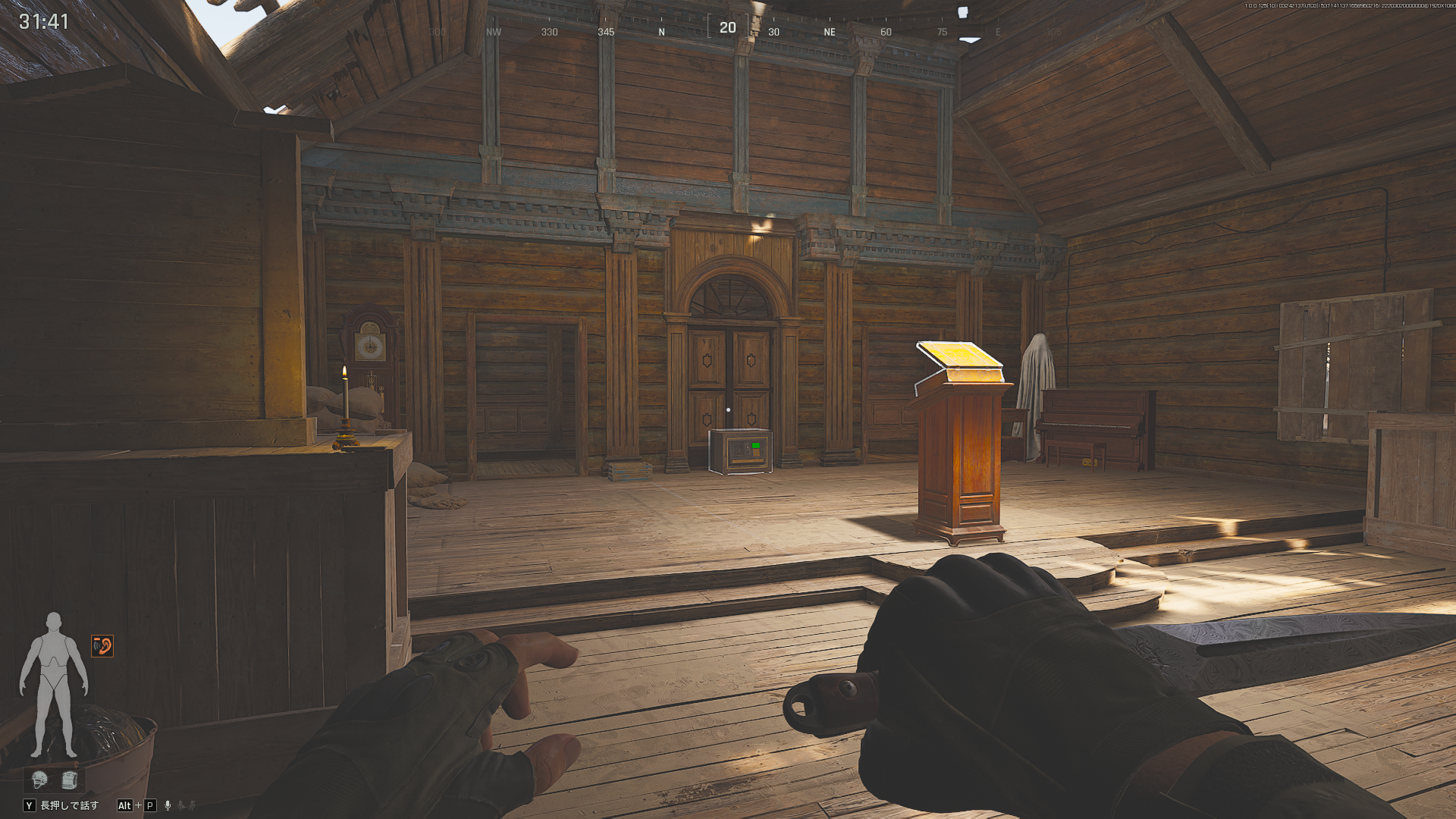
Task: Select the helmet equipment icon
Action: [x=39, y=780]
